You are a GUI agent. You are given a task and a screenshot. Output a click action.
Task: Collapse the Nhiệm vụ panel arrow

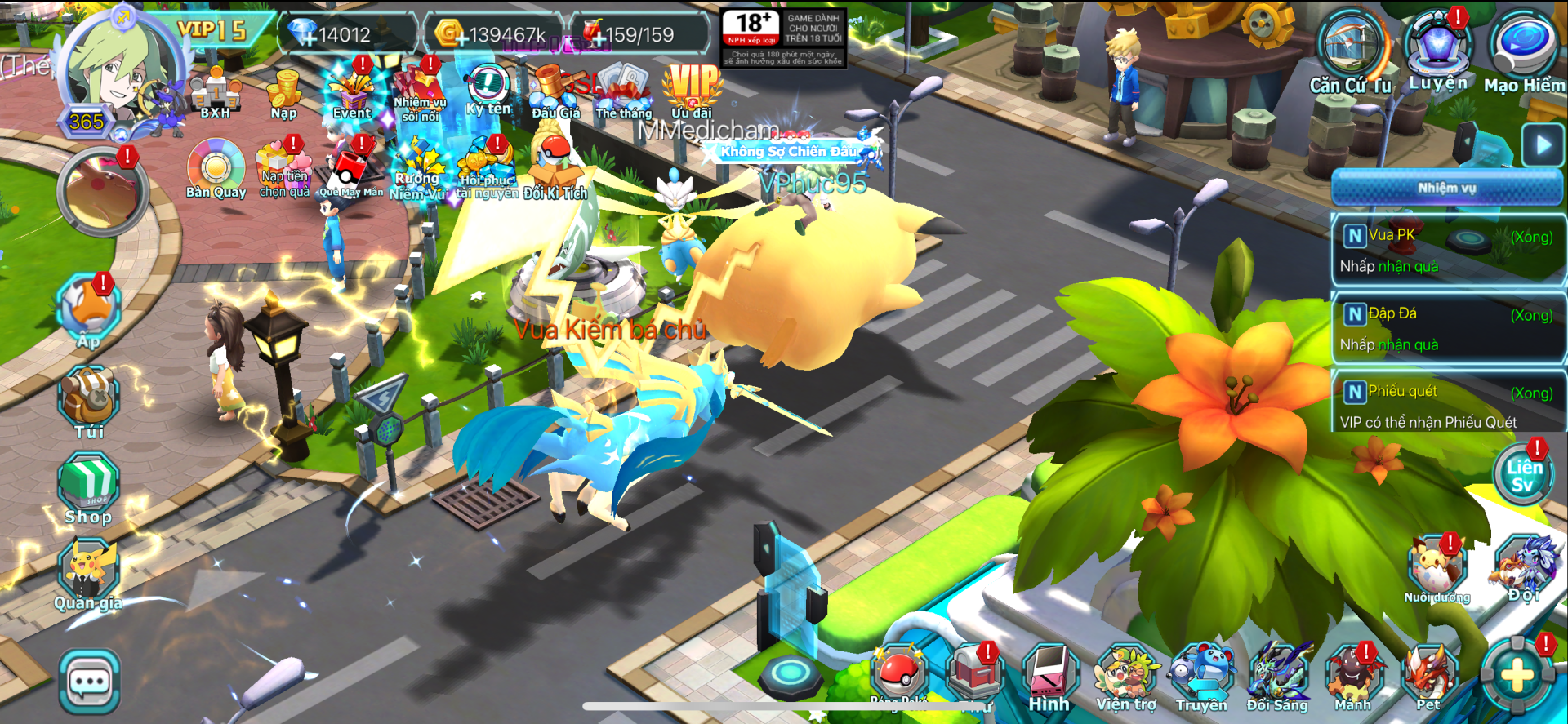tap(1542, 146)
